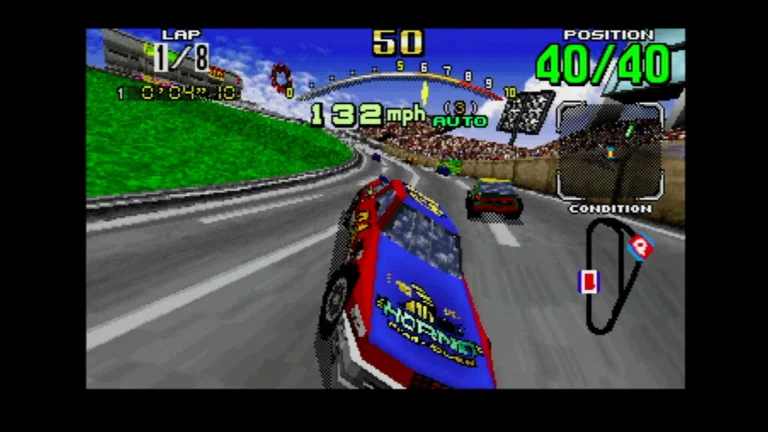Click the oval course minimap

611,275
